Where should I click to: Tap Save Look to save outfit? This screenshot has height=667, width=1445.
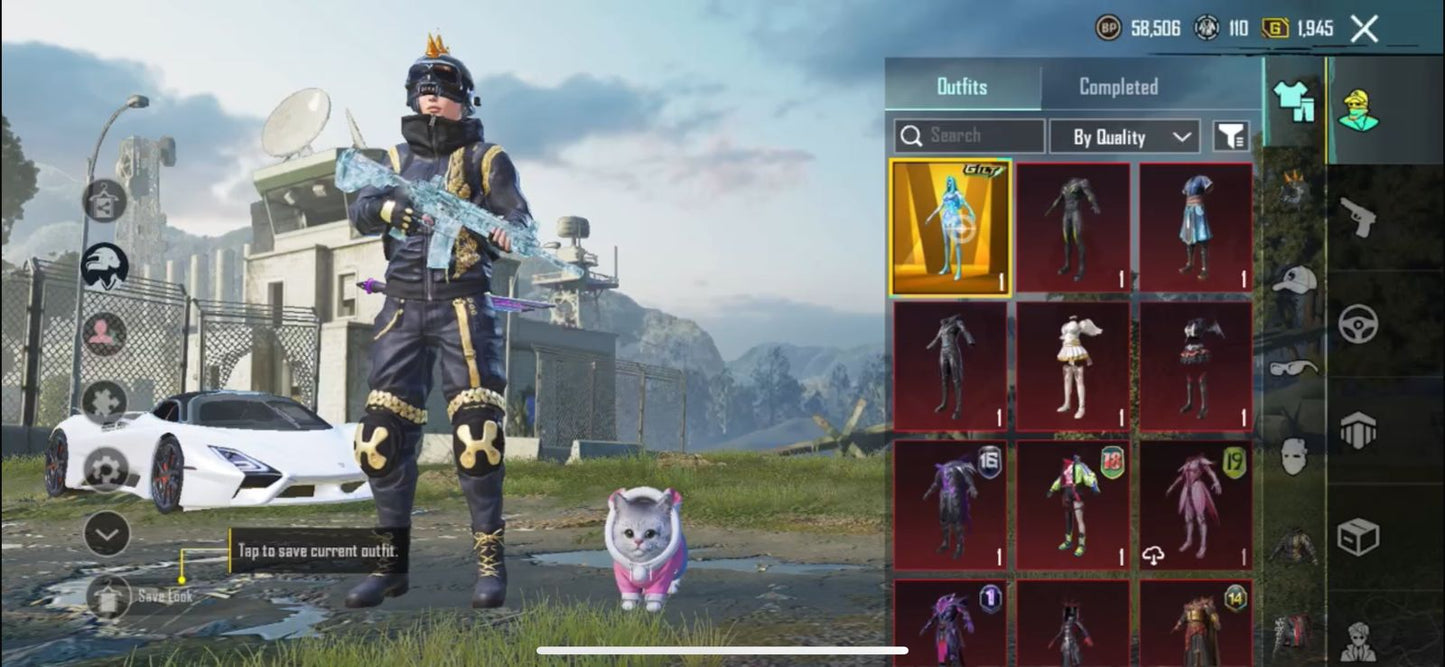coord(109,596)
